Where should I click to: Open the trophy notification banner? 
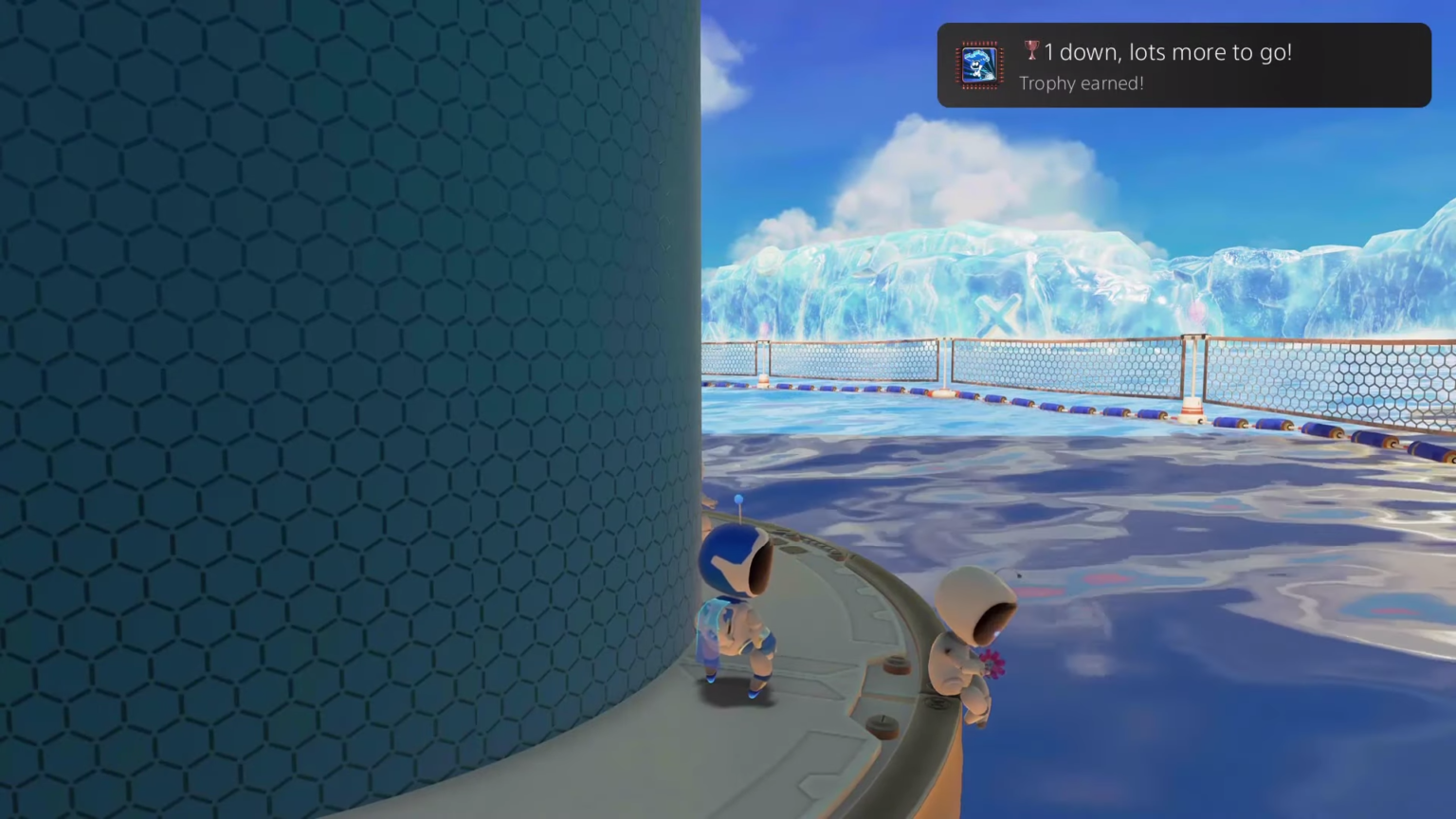(1184, 64)
